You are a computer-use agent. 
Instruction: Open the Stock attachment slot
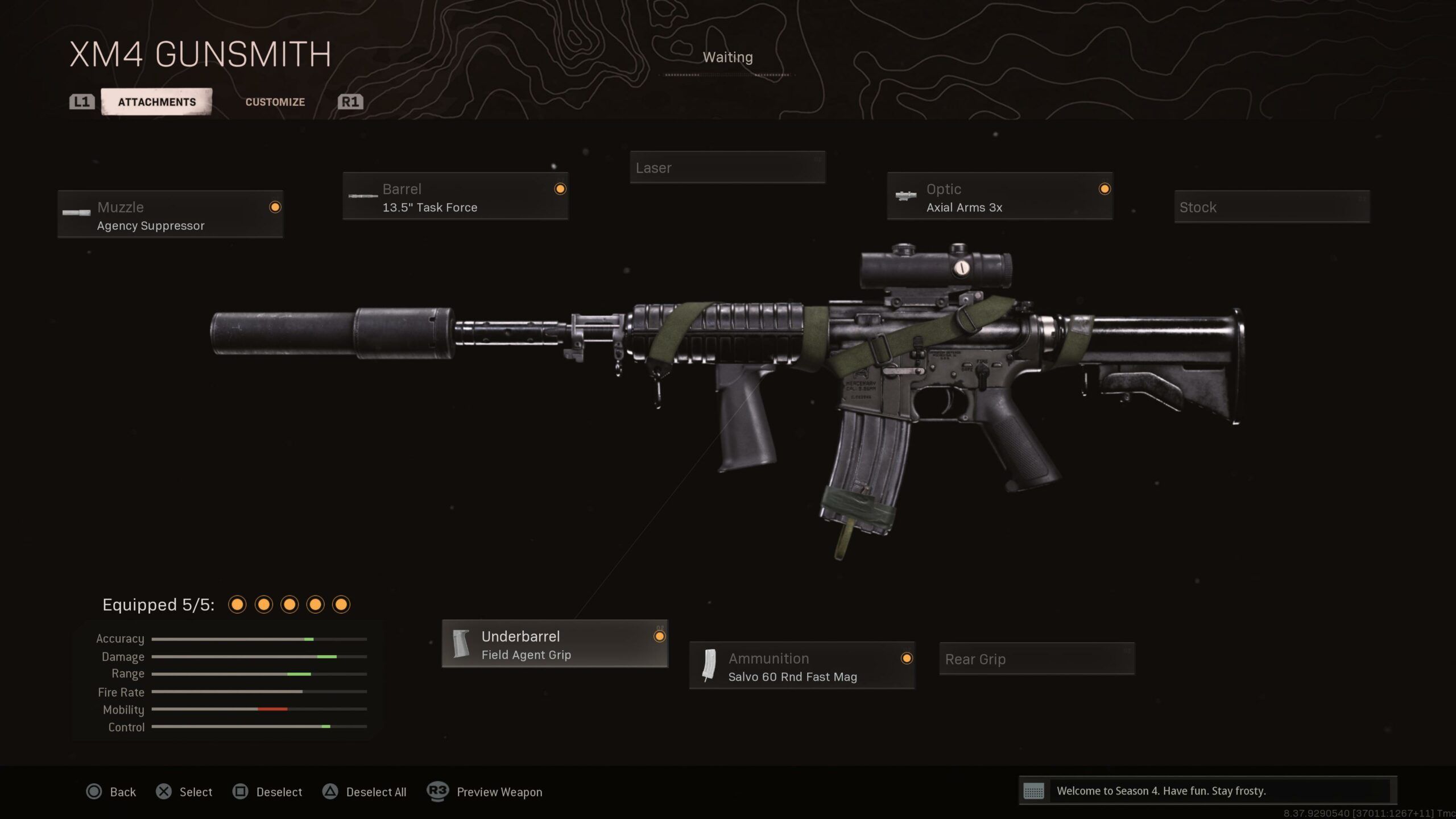1272,207
